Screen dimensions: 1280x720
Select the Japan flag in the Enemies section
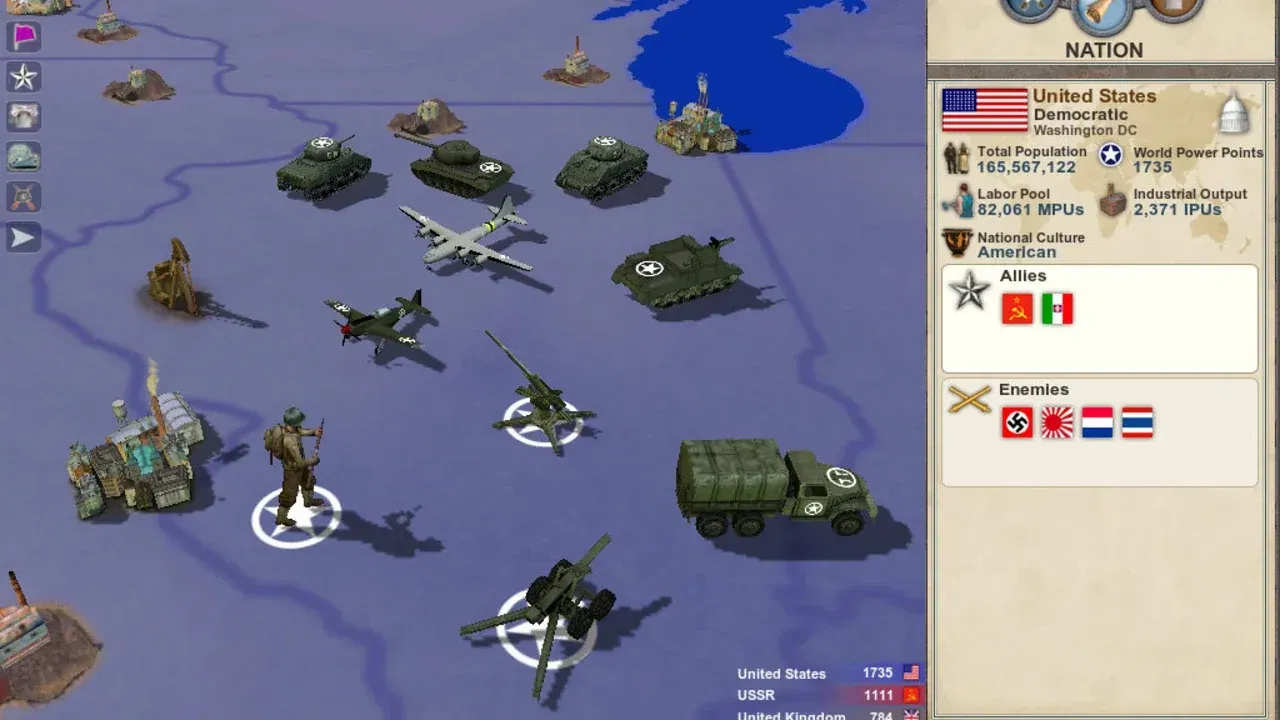[1058, 422]
